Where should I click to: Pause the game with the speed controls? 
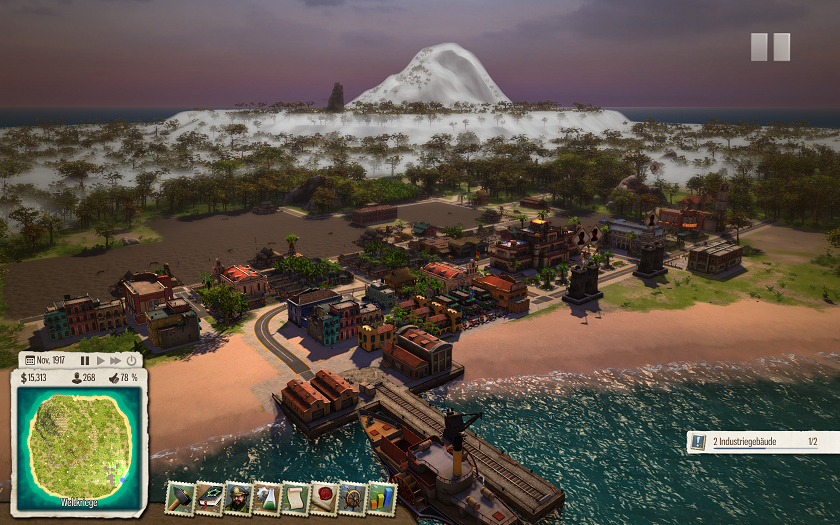click(85, 360)
